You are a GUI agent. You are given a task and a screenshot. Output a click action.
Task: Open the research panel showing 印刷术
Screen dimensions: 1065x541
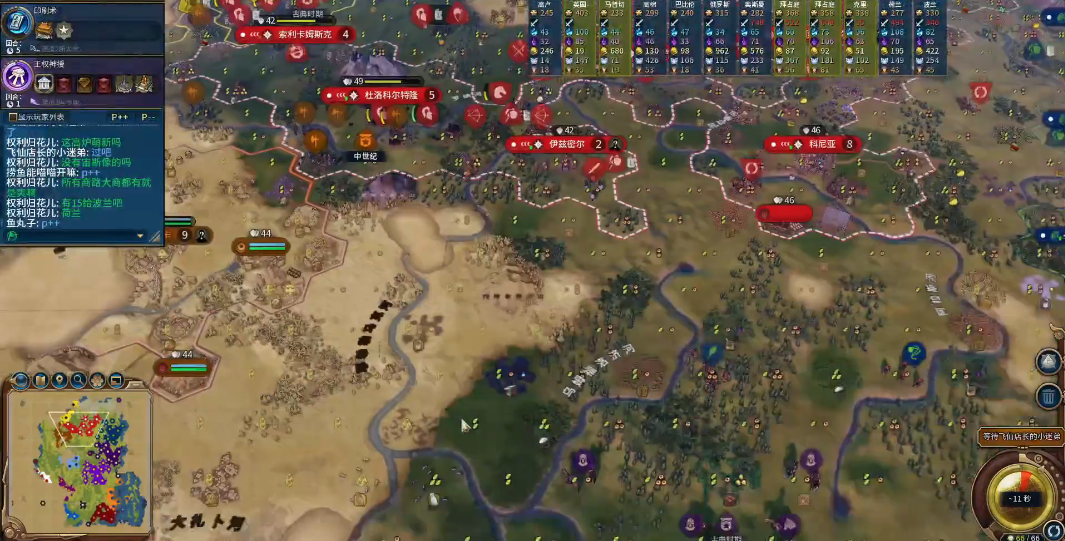point(20,22)
